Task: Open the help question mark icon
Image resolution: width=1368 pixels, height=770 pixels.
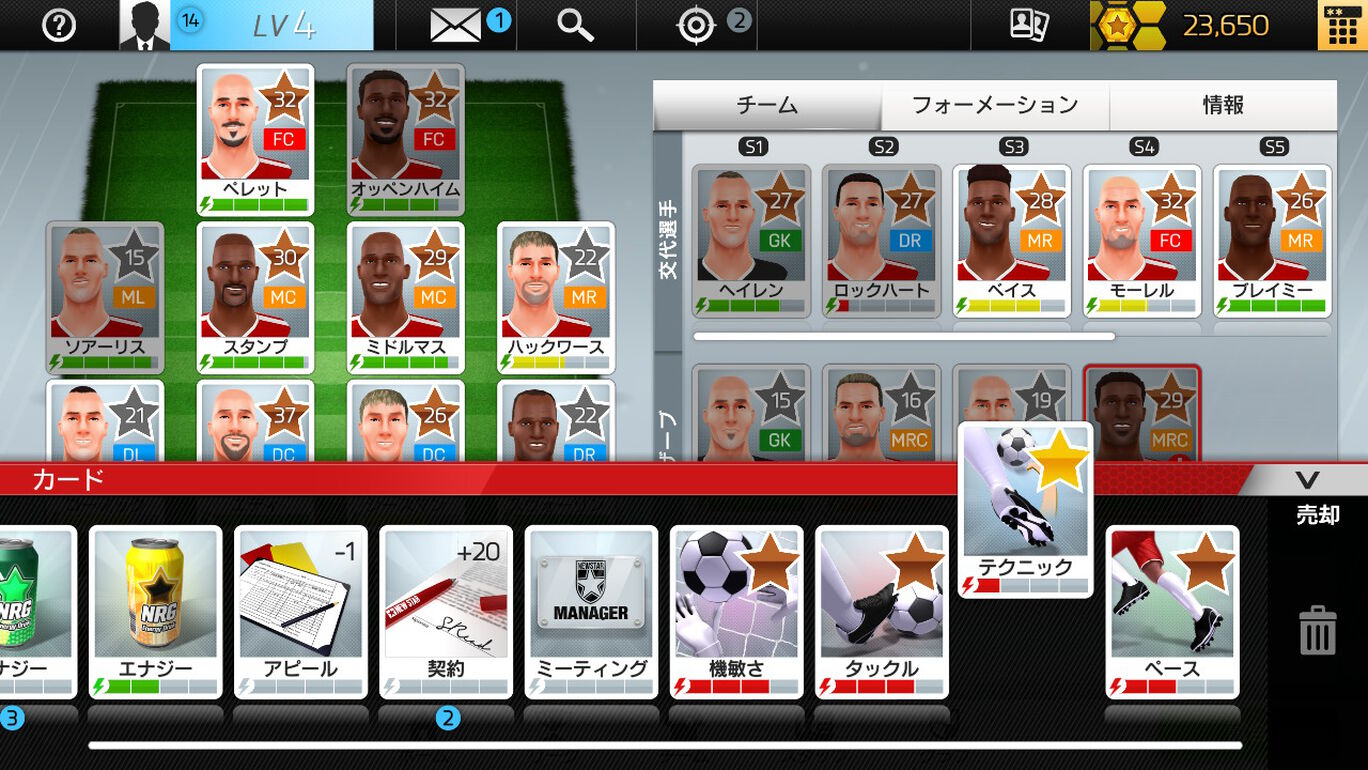Action: [59, 25]
